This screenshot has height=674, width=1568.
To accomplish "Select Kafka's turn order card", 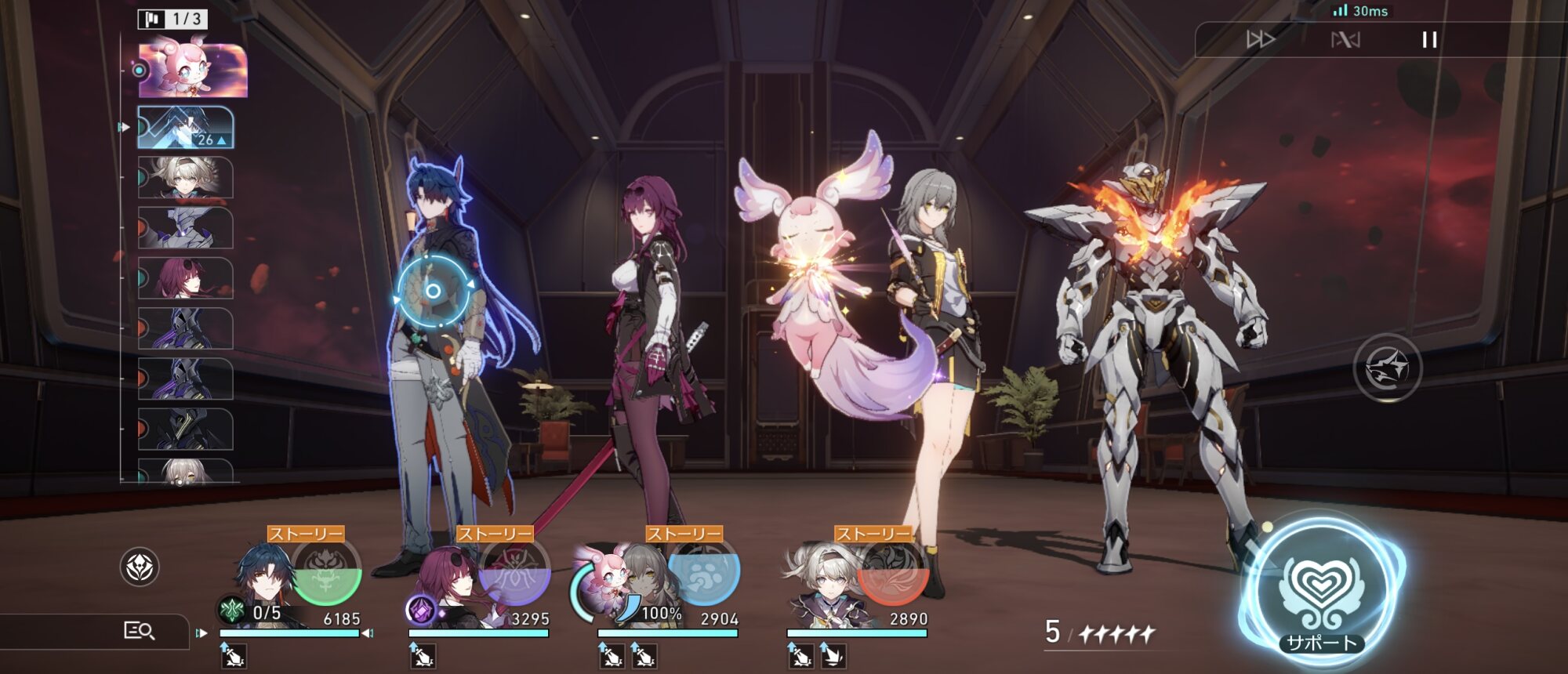I will click(x=186, y=278).
